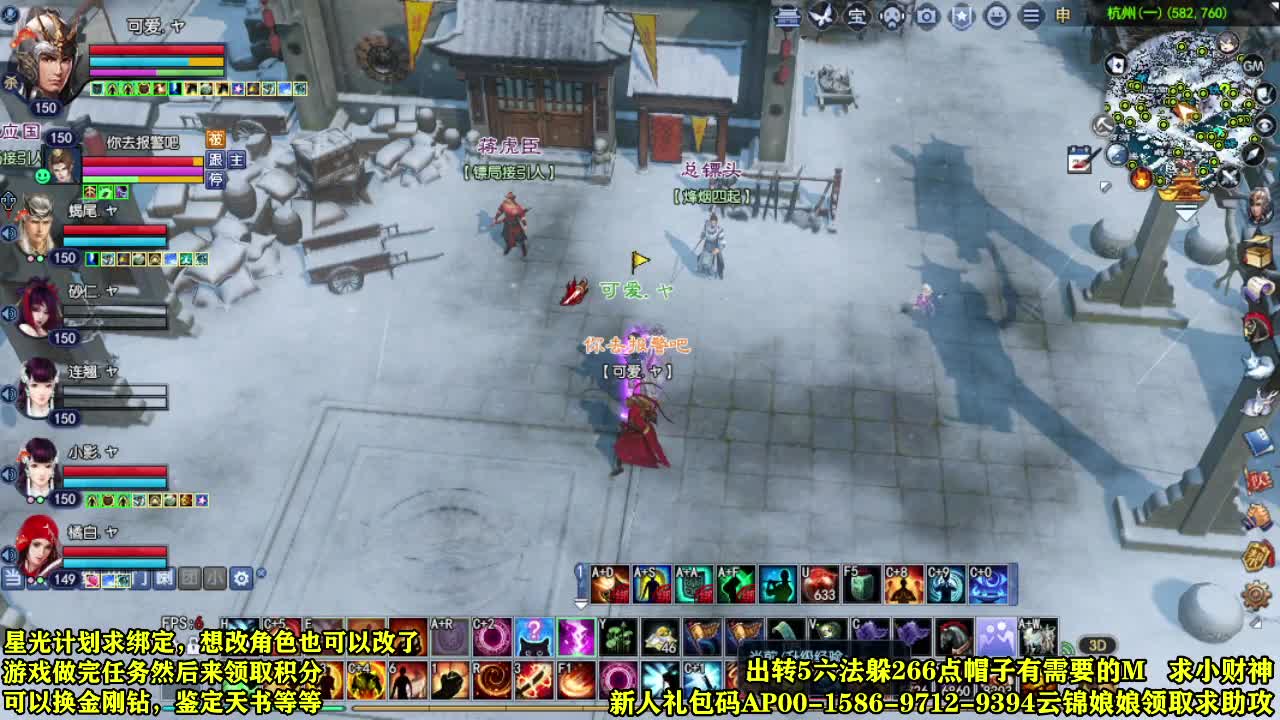
Task: Click the smiley emote icon in top toolbar
Action: (996, 17)
